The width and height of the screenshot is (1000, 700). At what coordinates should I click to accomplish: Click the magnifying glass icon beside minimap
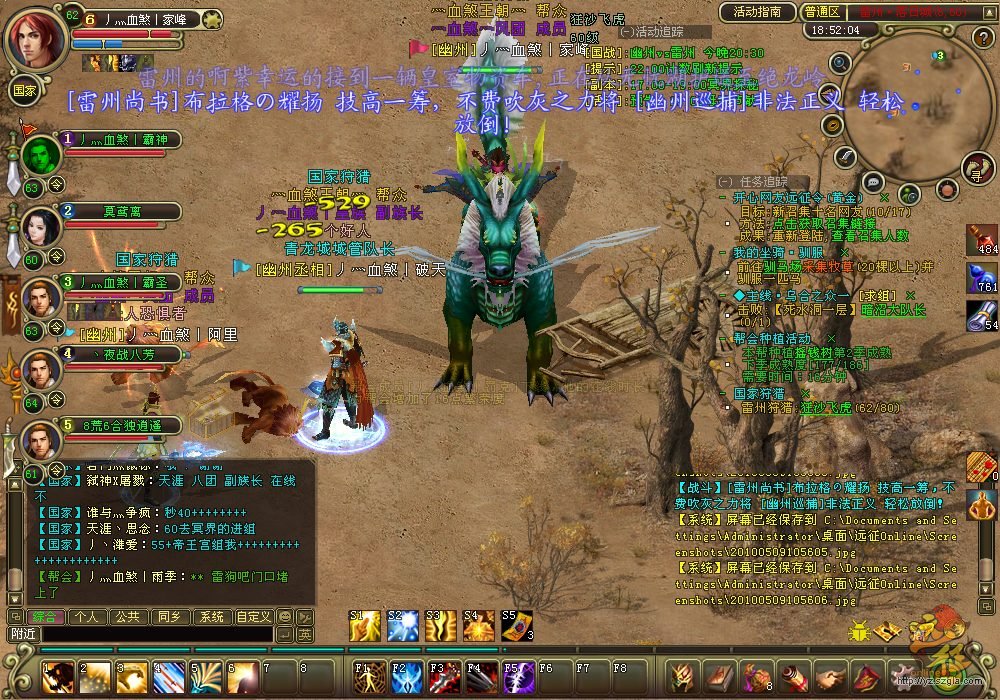[x=840, y=63]
